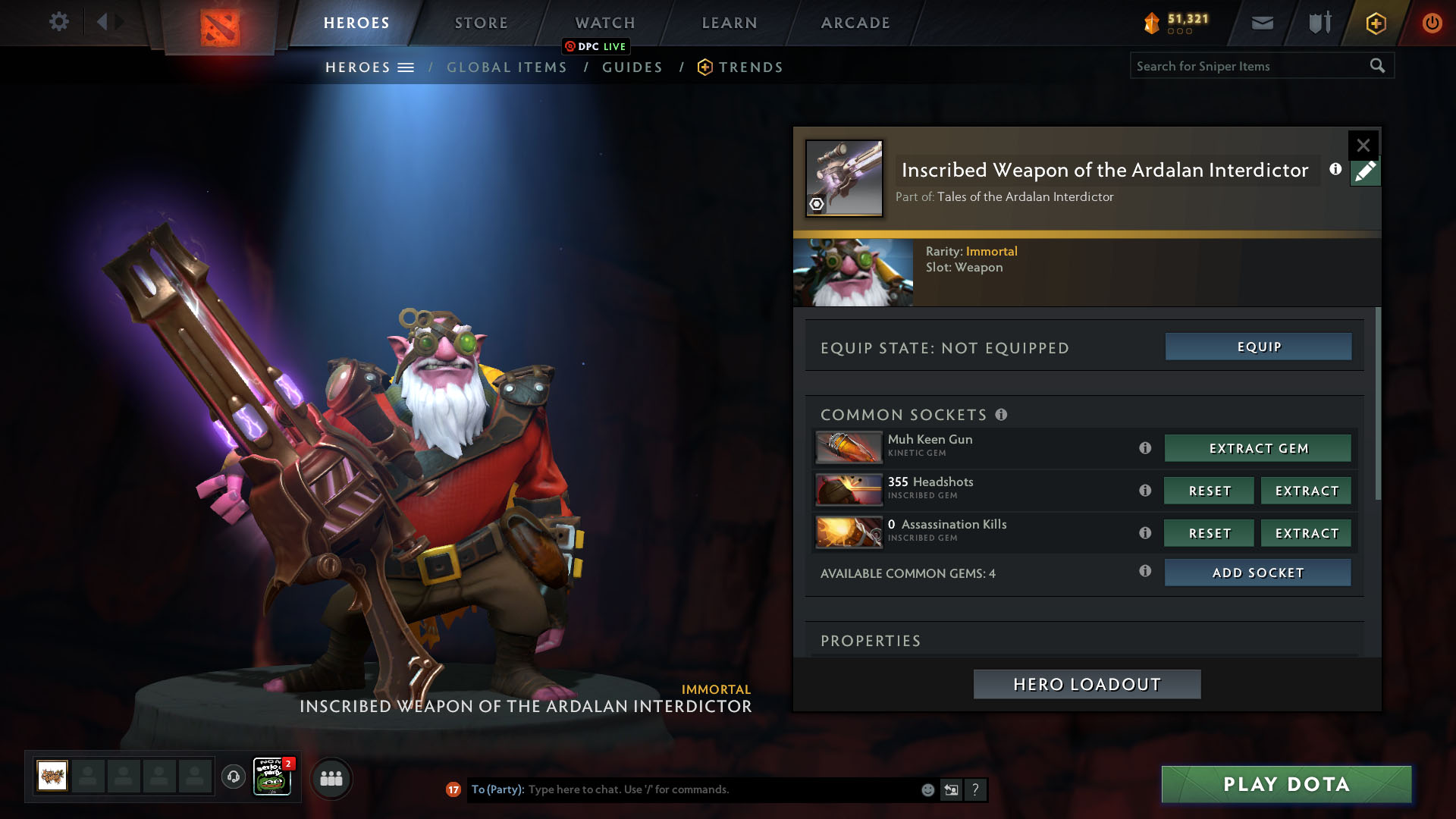Image resolution: width=1456 pixels, height=819 pixels.
Task: Select Global Items in the submenu
Action: (507, 67)
